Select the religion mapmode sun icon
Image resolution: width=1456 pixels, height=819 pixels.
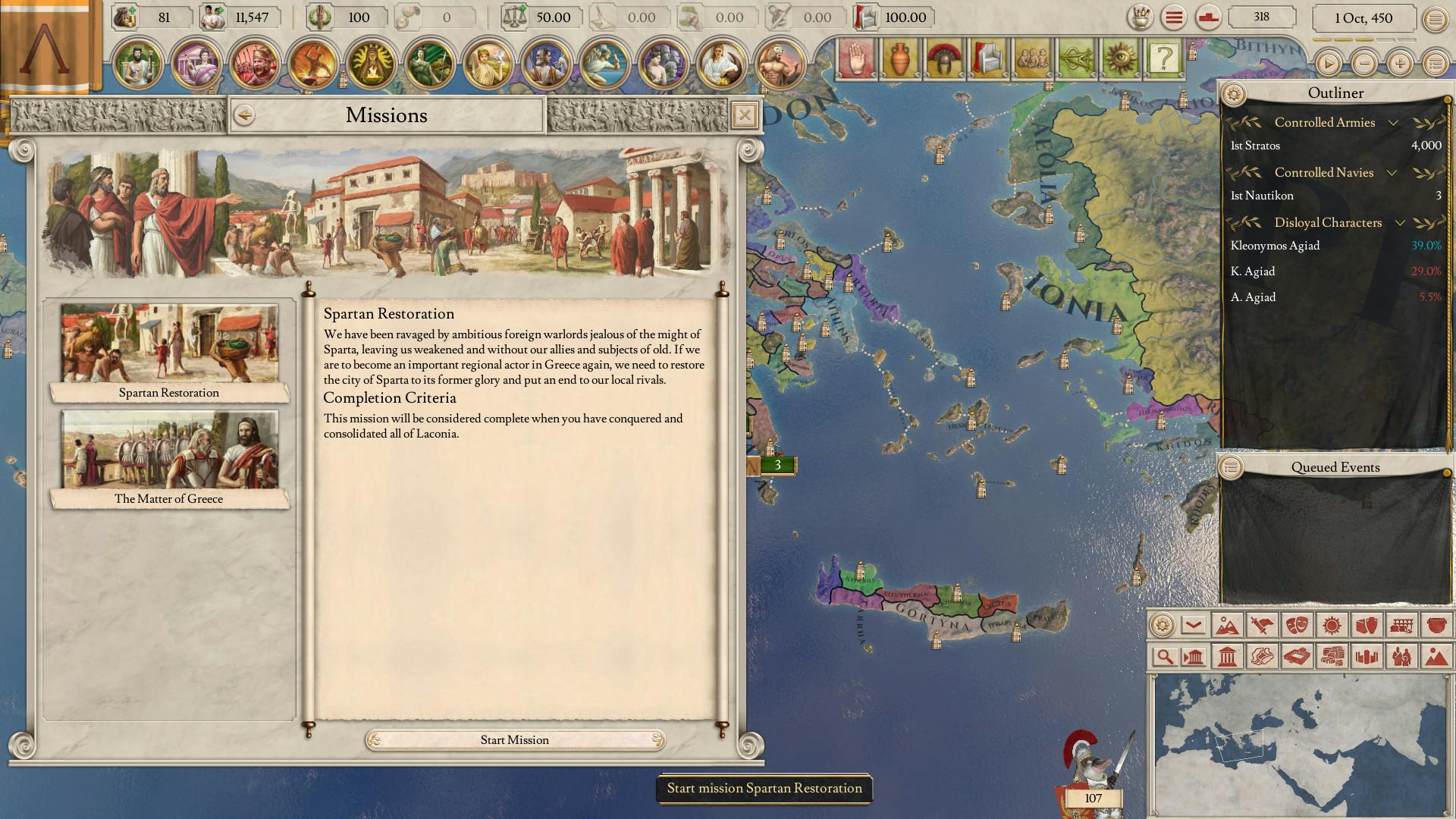[1331, 626]
